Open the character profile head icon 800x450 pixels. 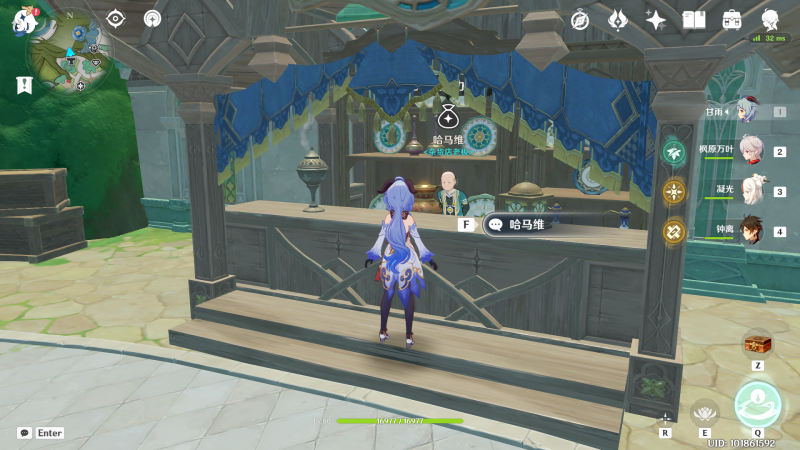click(770, 19)
